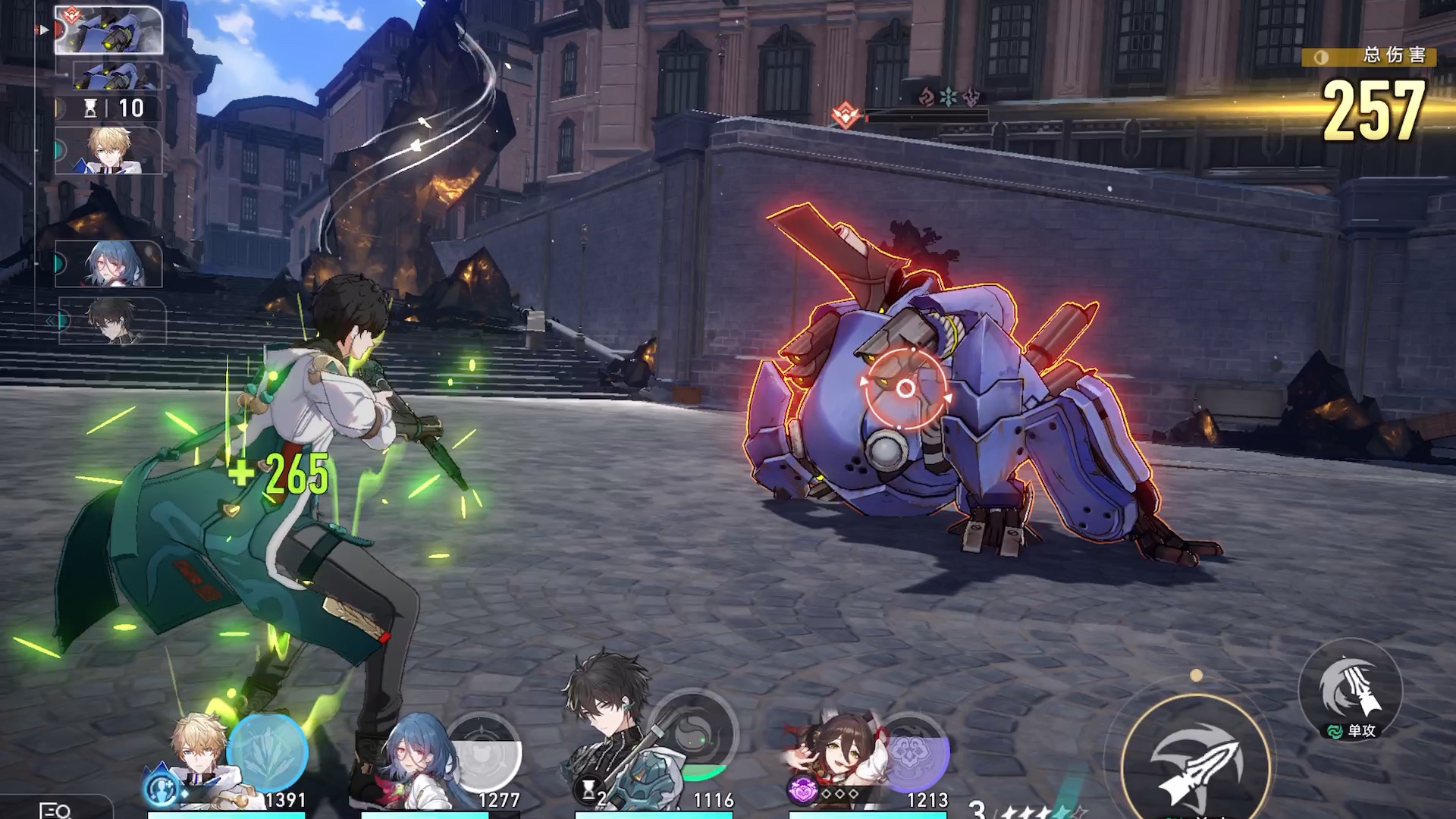The image size is (1456, 819).
Task: Target the robot enemy's red reticle
Action: coord(905,389)
